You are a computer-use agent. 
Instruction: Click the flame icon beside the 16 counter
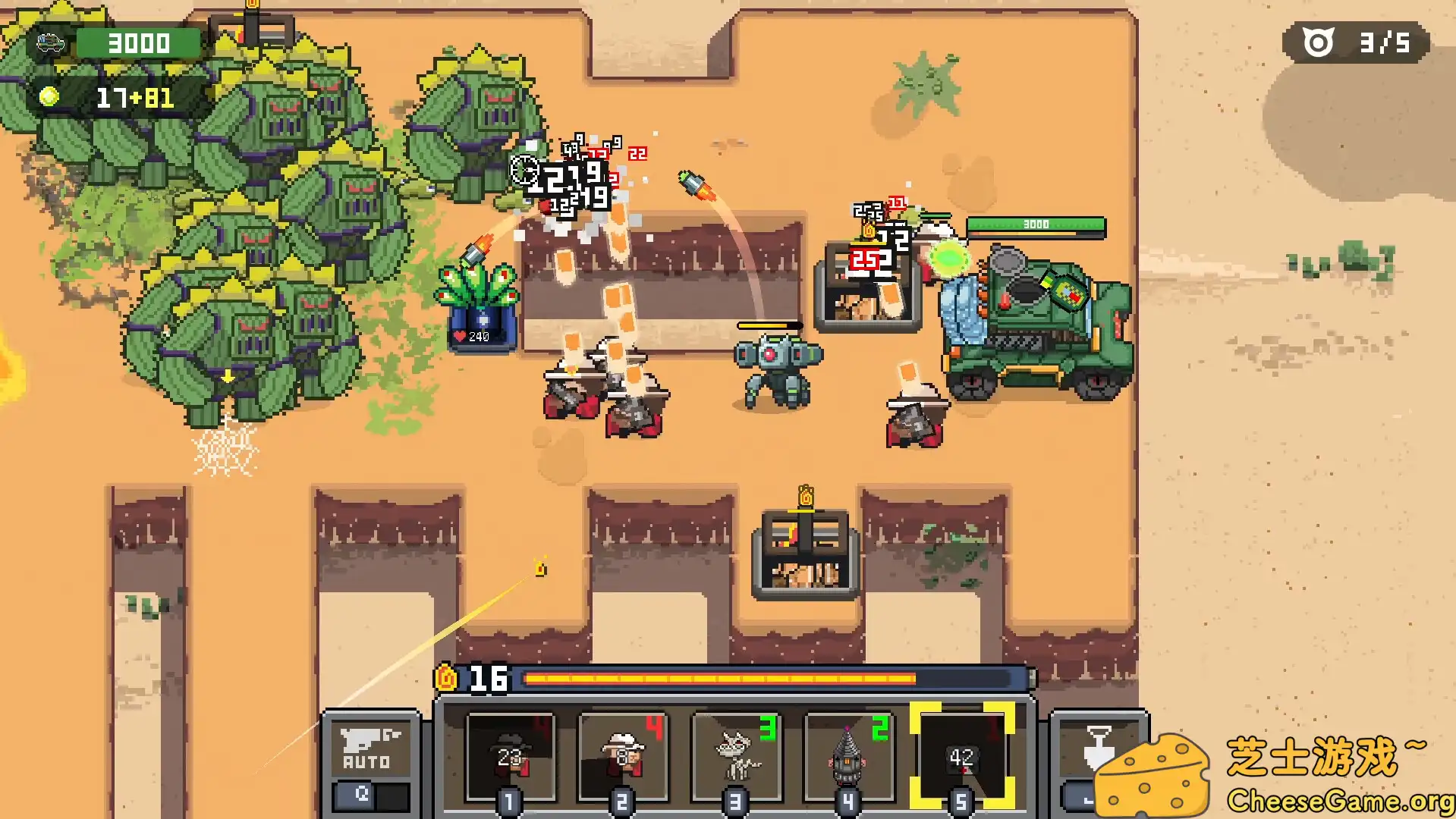pyautogui.click(x=447, y=677)
